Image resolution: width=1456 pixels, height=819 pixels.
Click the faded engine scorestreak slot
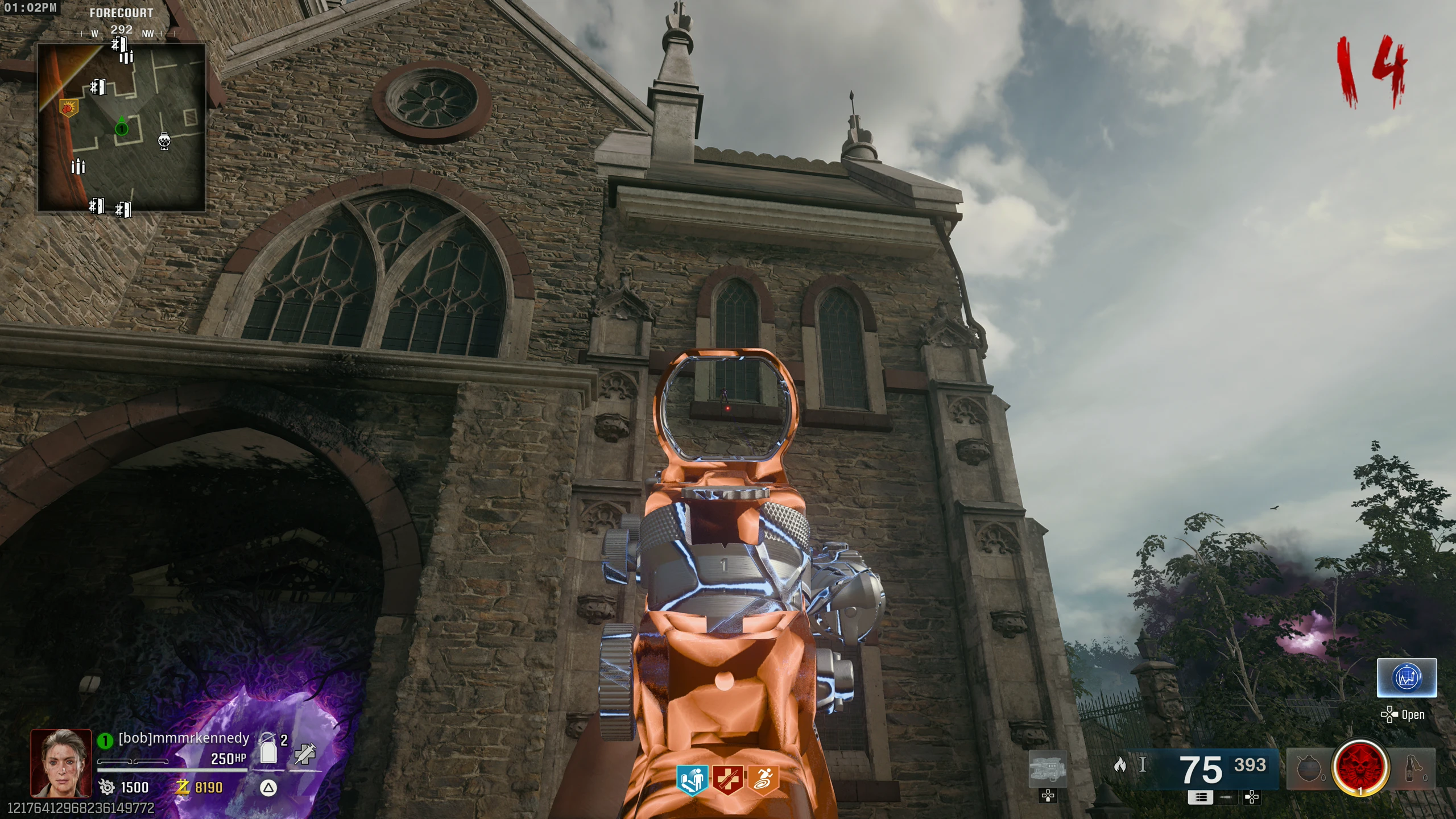coord(1048,769)
